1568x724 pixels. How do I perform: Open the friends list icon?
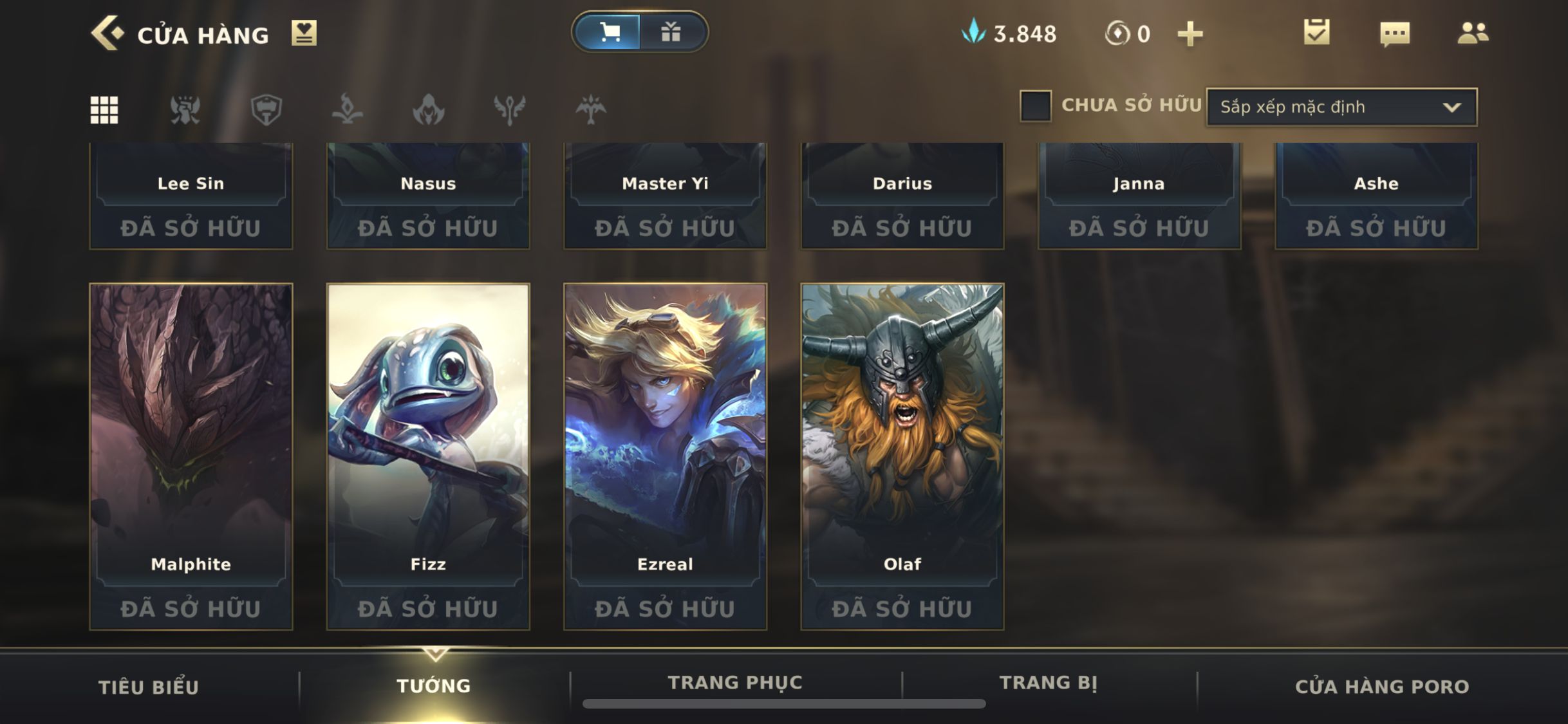tap(1473, 33)
